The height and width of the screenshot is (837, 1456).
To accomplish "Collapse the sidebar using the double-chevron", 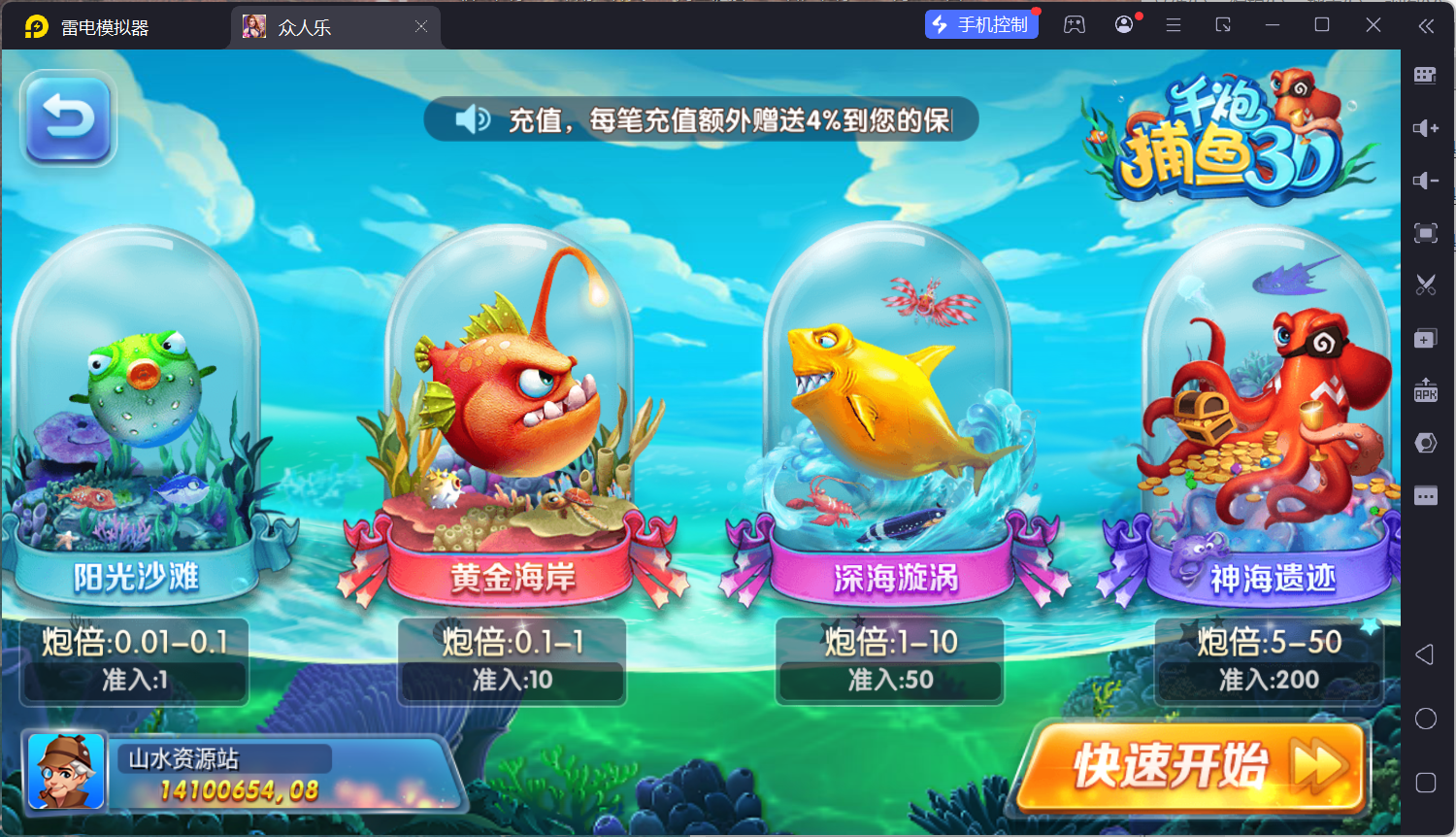I will point(1427,26).
